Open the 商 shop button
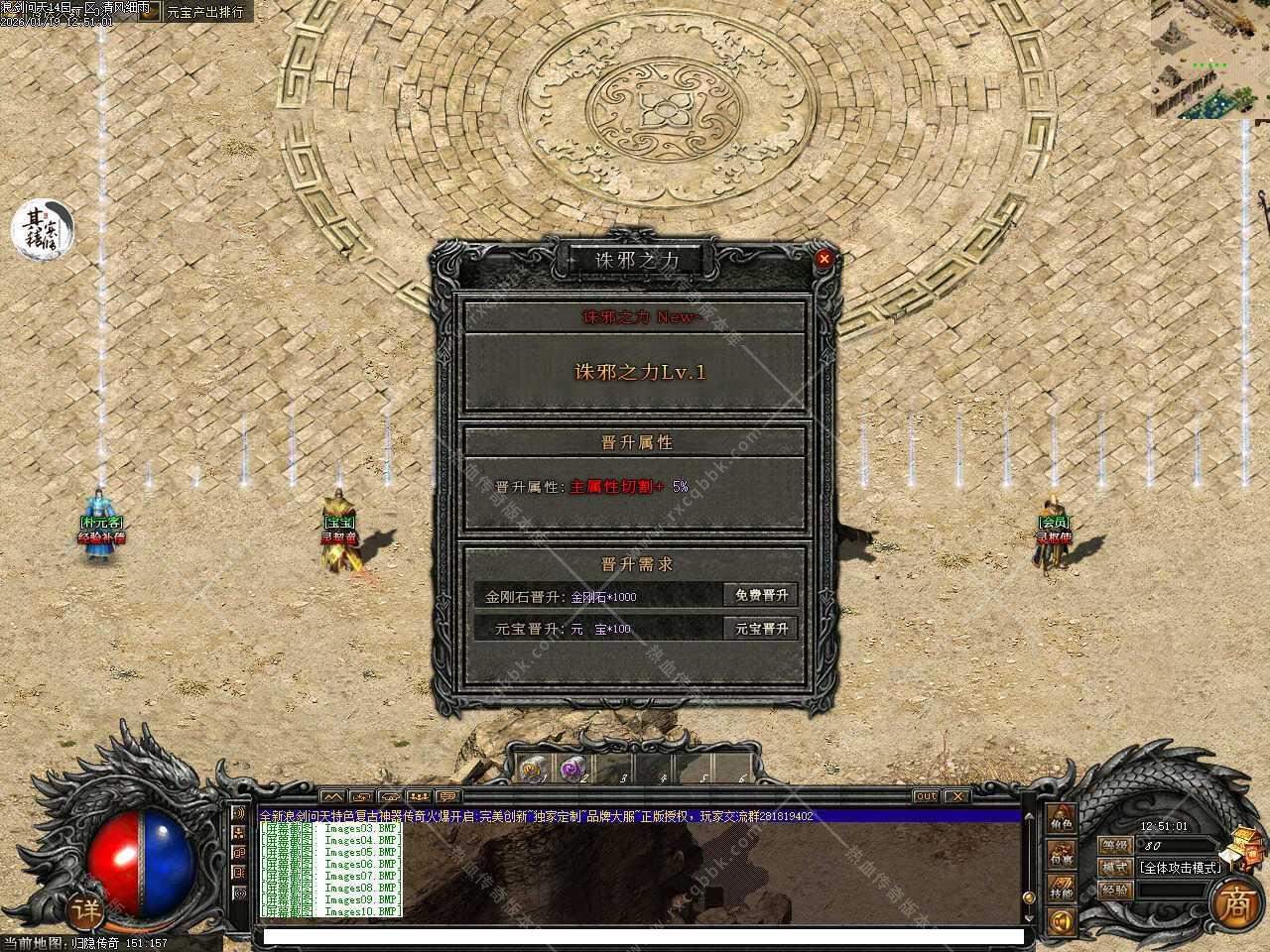Viewport: 1270px width, 952px height. pyautogui.click(x=1236, y=903)
